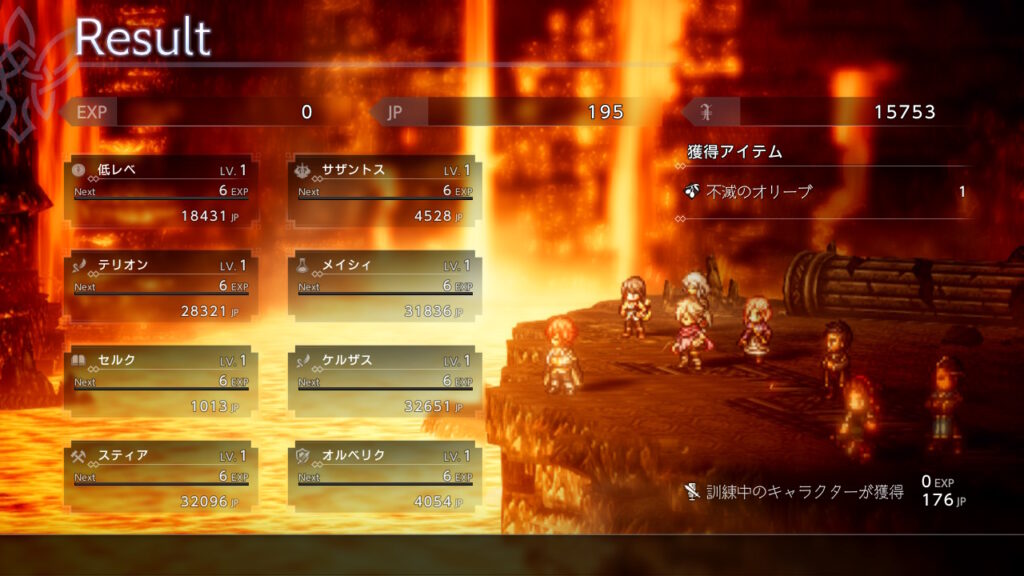Select the オルベリク character card
1024x576 pixels.
385,477
